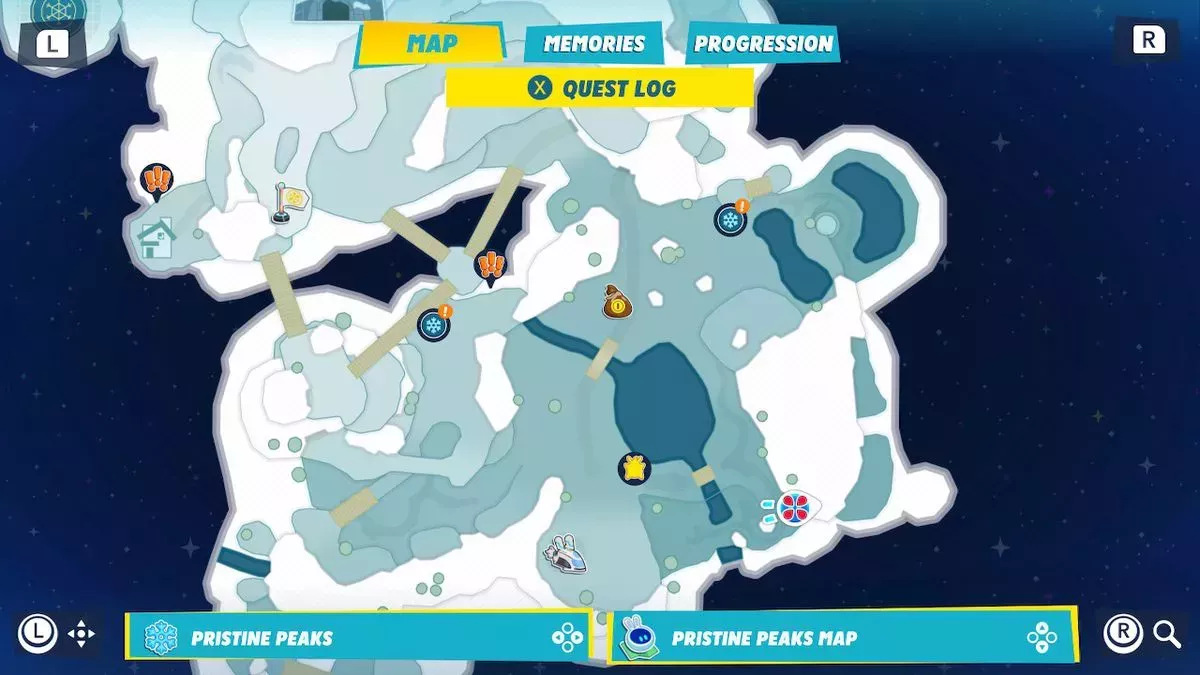1200x675 pixels.
Task: Open the Quest Log
Action: (x=600, y=88)
